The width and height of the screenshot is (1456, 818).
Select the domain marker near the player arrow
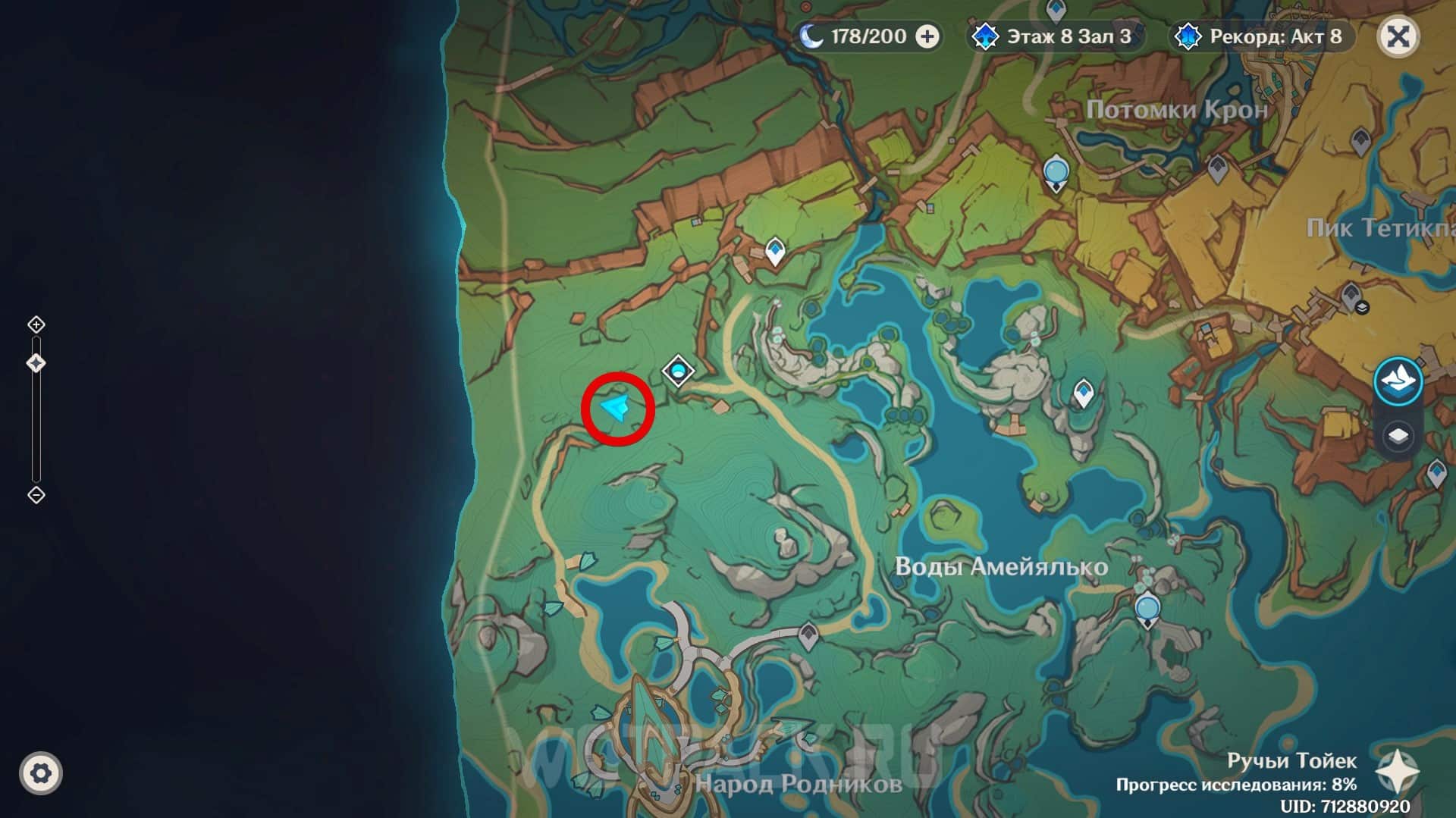tap(678, 371)
